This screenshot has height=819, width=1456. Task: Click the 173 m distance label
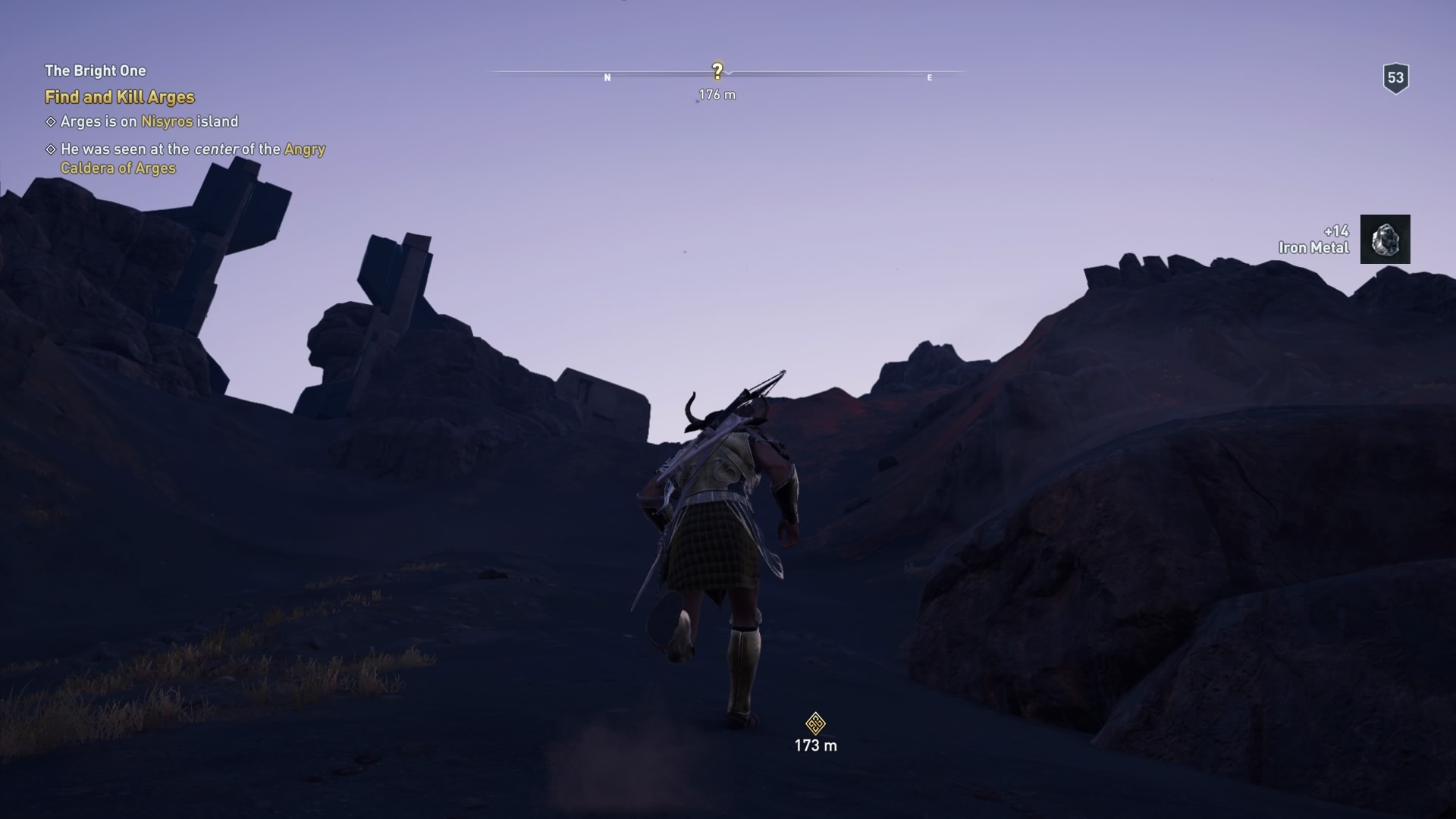point(814,745)
